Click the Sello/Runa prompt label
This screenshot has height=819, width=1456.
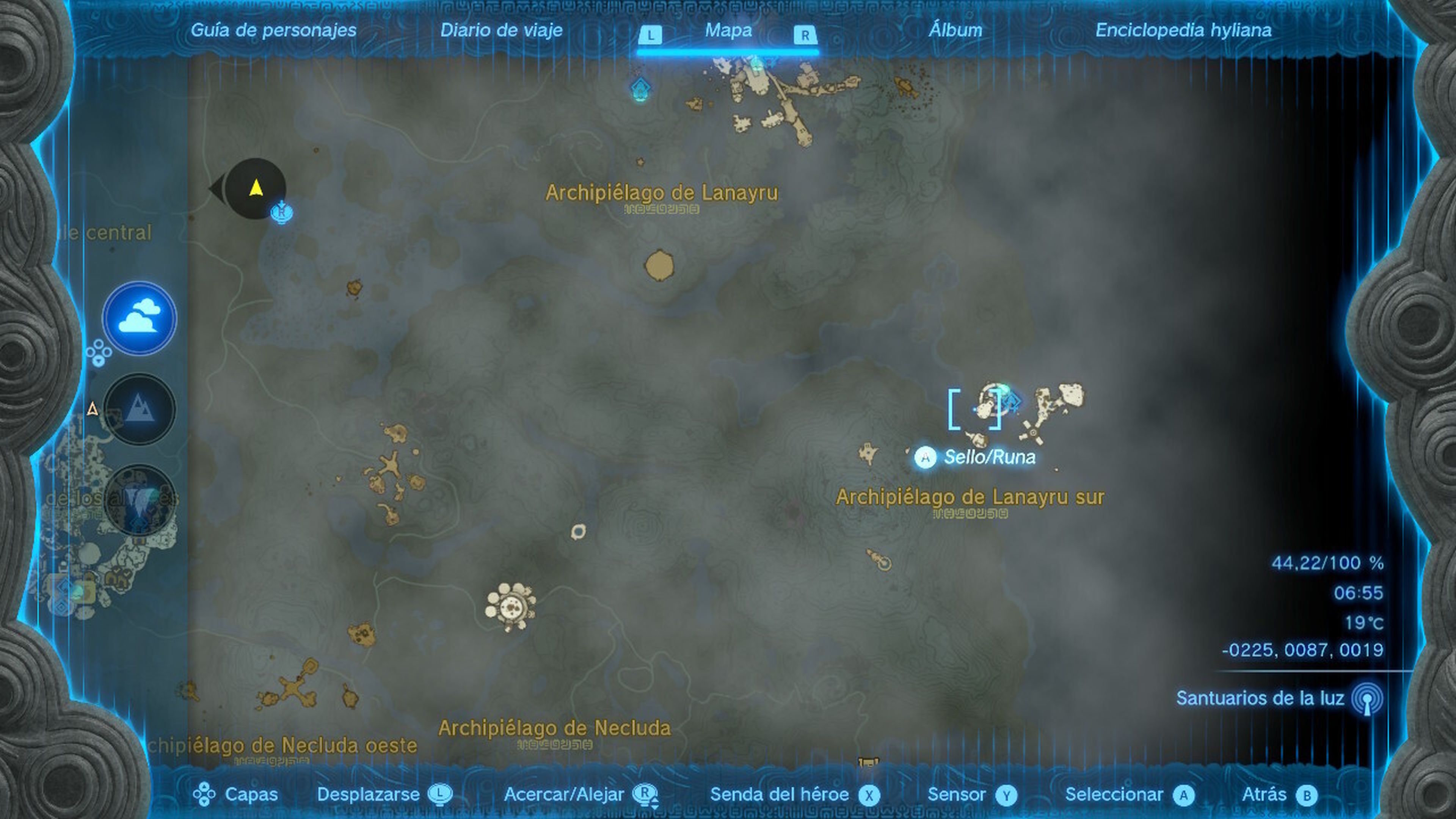(x=989, y=457)
